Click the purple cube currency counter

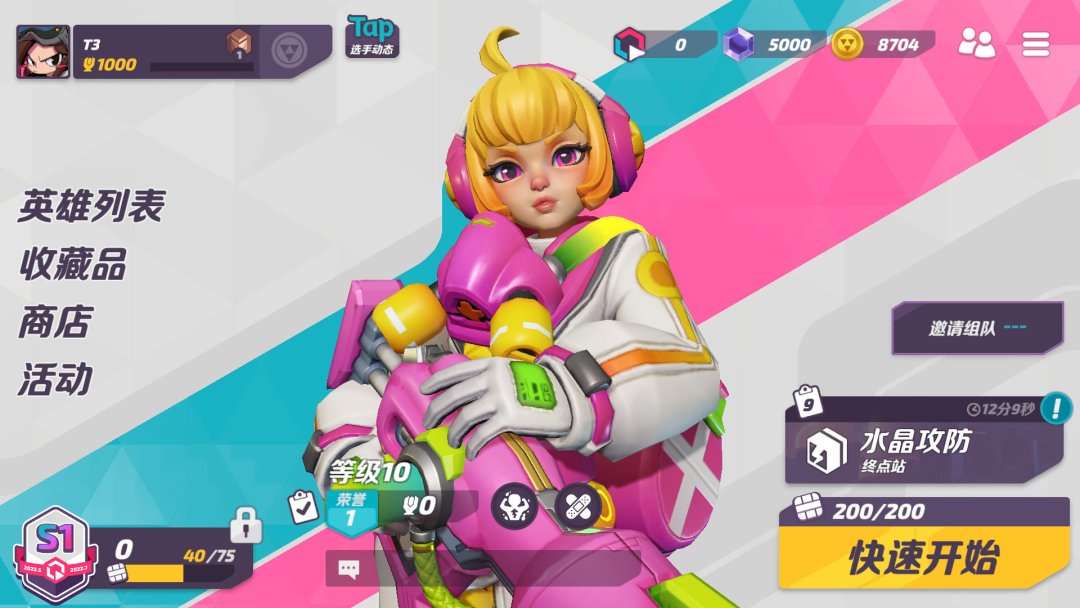pyautogui.click(x=768, y=44)
